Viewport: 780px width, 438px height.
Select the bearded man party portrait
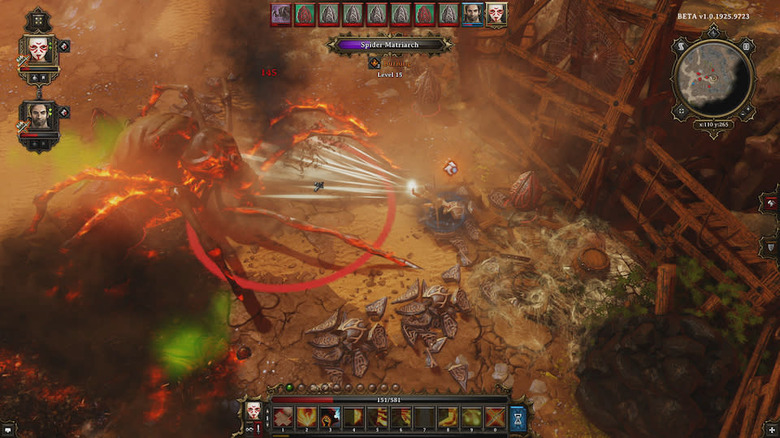click(38, 113)
